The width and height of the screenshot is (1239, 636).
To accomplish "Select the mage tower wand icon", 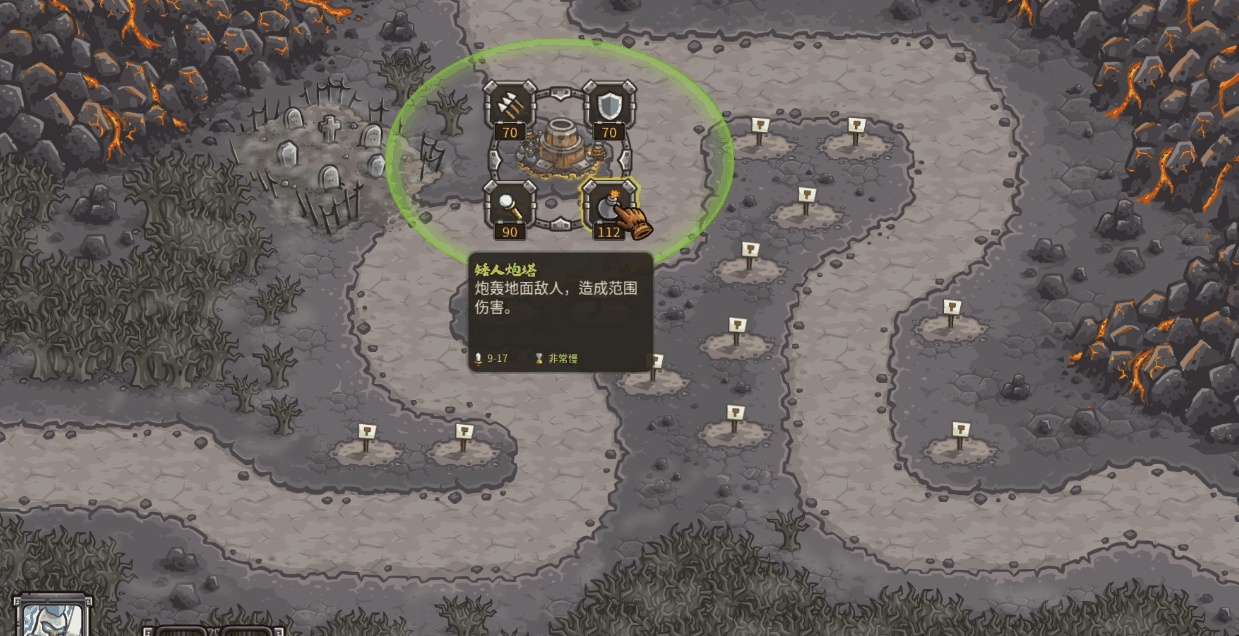I will tap(510, 205).
